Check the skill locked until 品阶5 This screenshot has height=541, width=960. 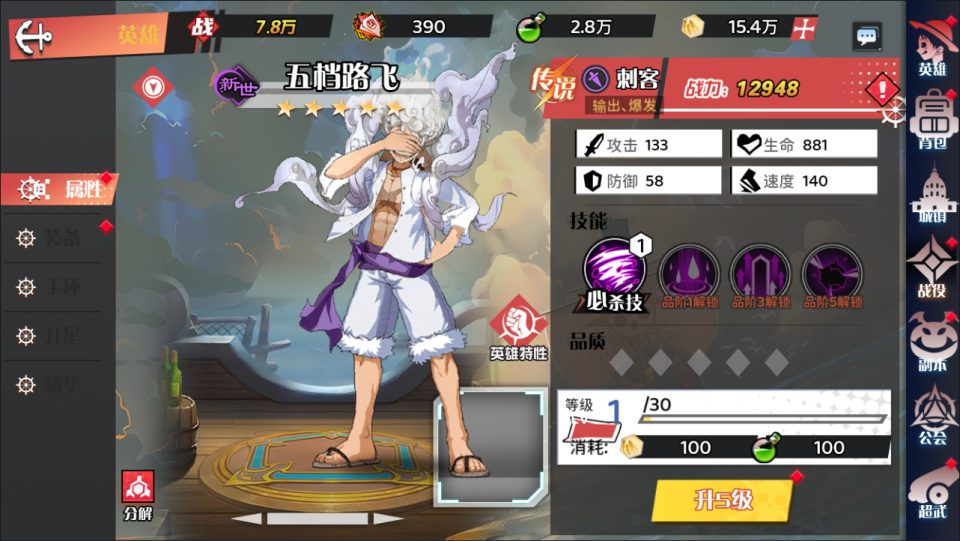[x=832, y=274]
